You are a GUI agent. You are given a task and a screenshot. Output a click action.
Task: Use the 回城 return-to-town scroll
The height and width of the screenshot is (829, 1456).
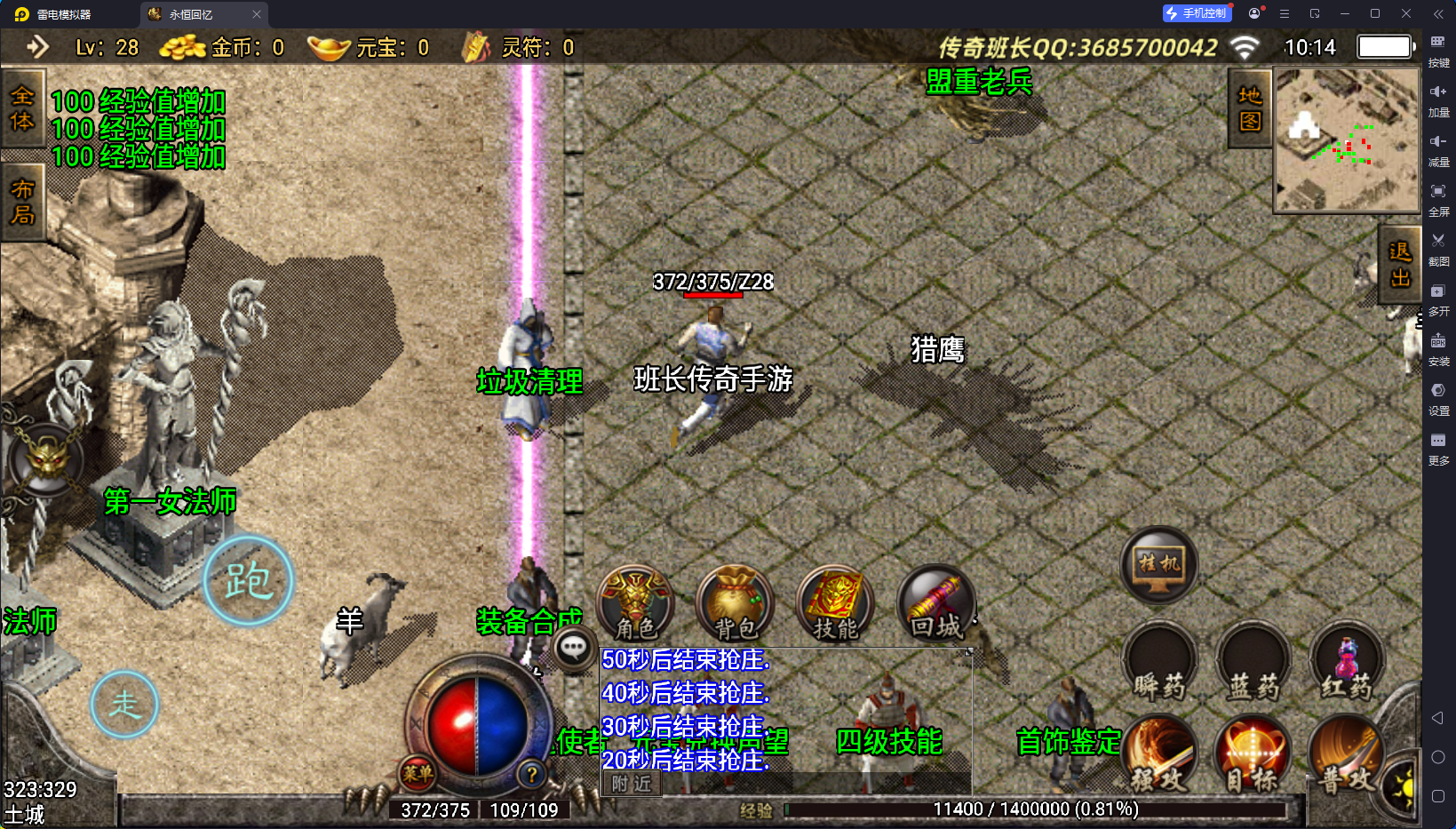pos(935,603)
